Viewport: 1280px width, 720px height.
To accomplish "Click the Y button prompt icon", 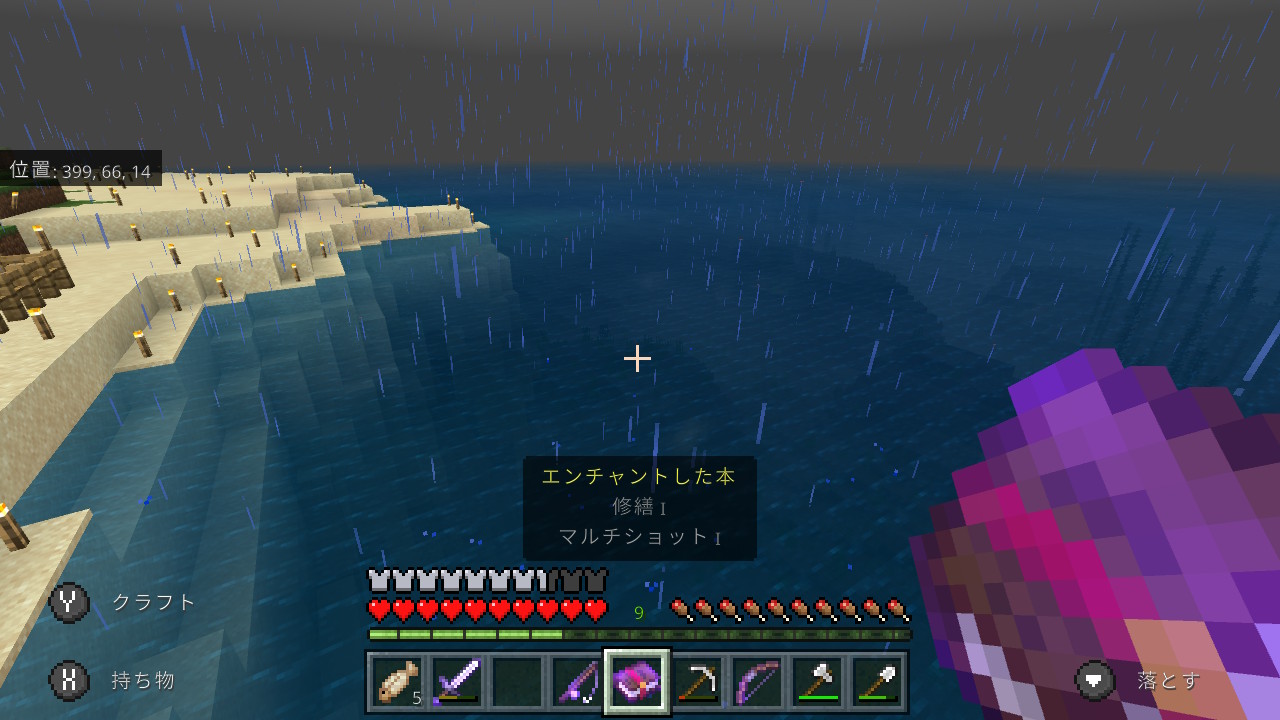I will (67, 601).
